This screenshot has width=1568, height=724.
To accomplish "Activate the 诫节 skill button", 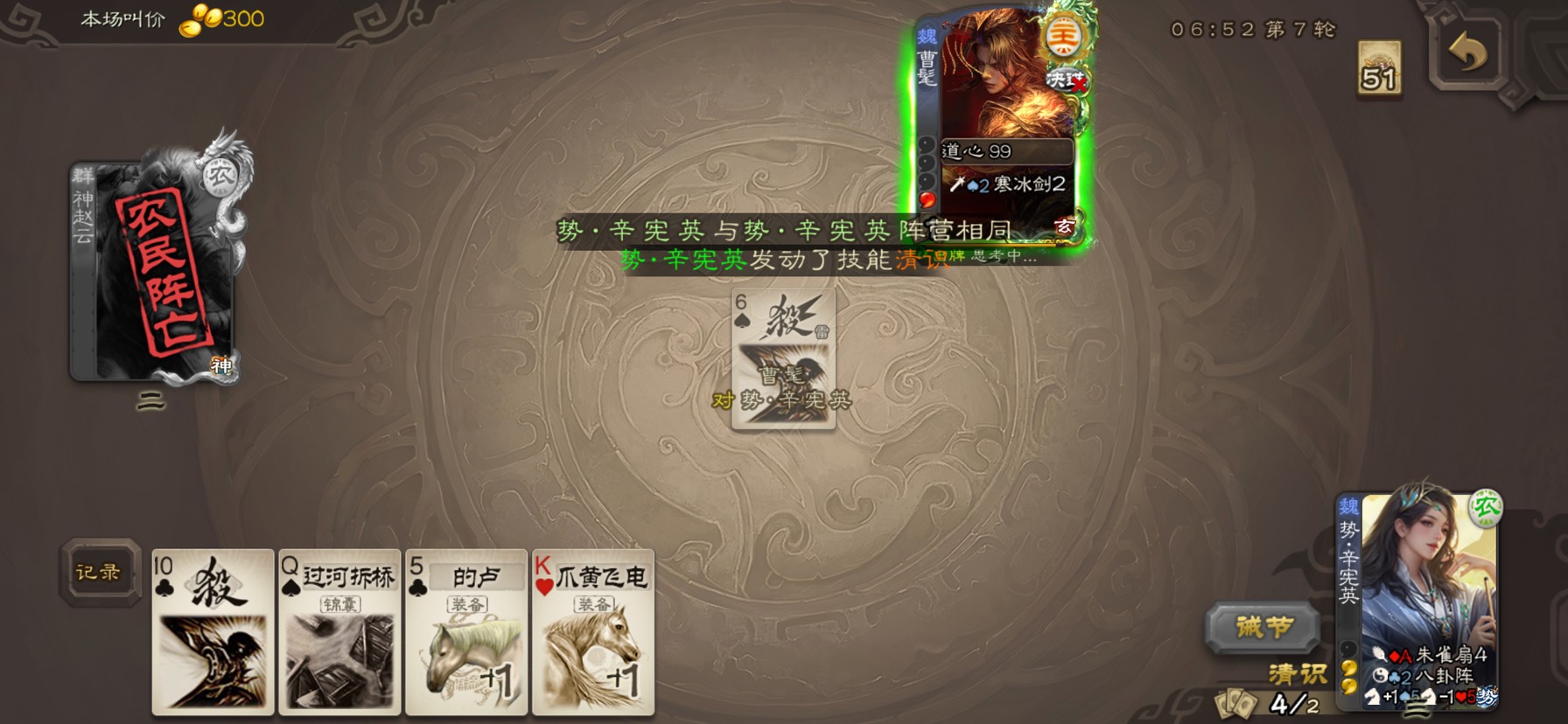I will click(1263, 627).
